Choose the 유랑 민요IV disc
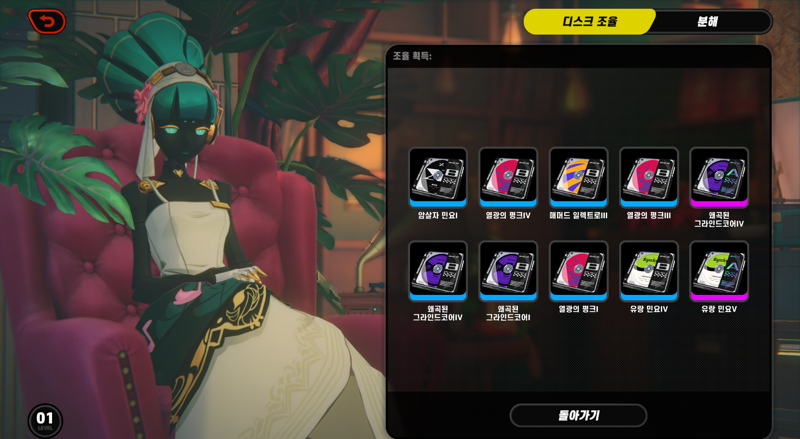Image resolution: width=800 pixels, height=439 pixels. tap(648, 270)
